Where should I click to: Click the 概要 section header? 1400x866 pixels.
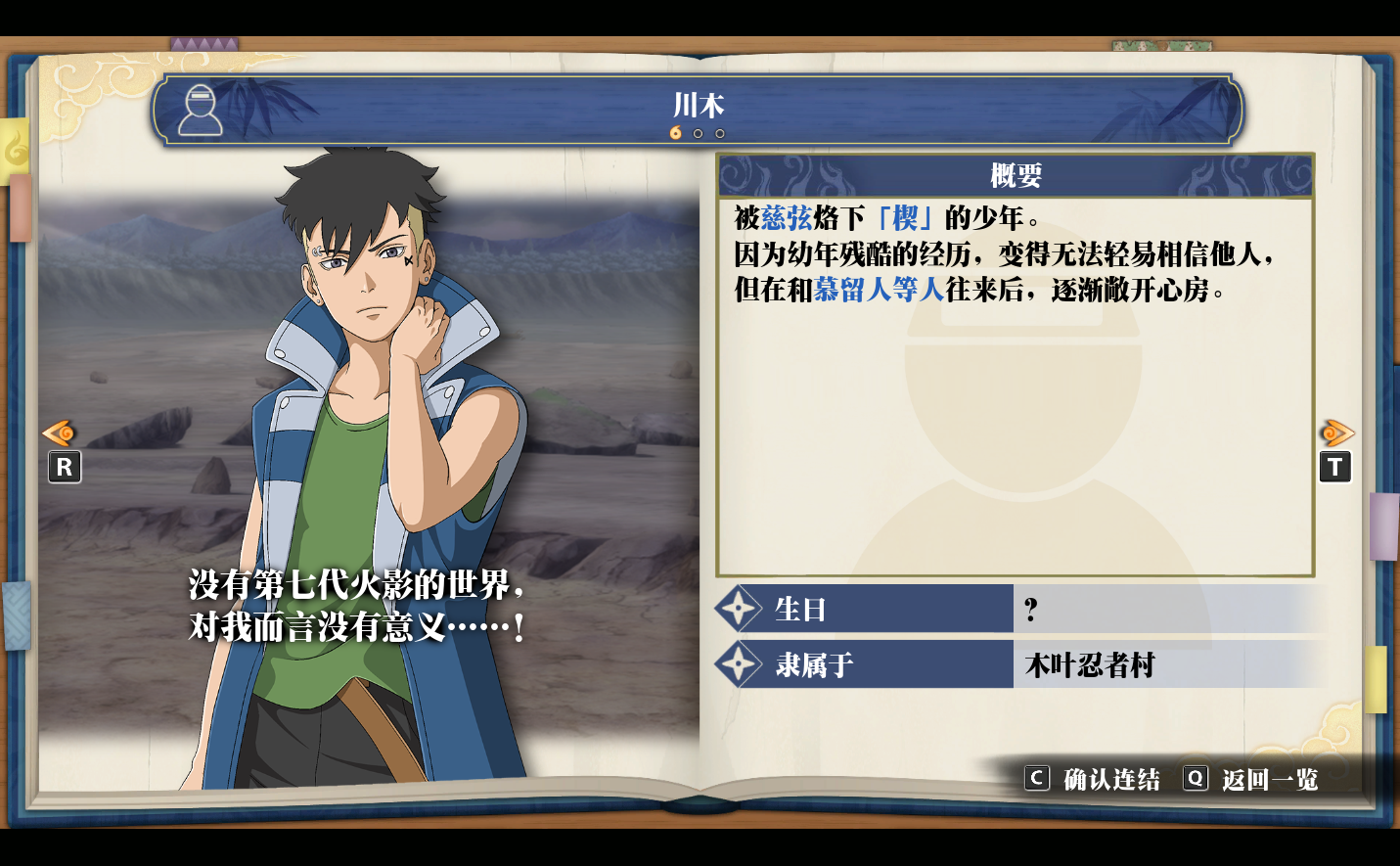pos(1016,176)
